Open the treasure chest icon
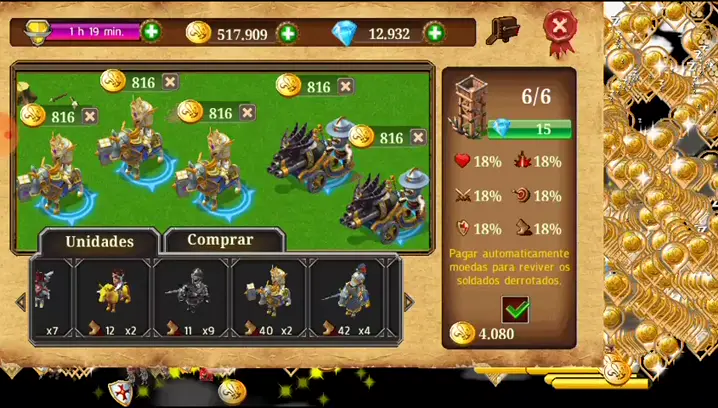This screenshot has height=408, width=718. click(x=502, y=31)
